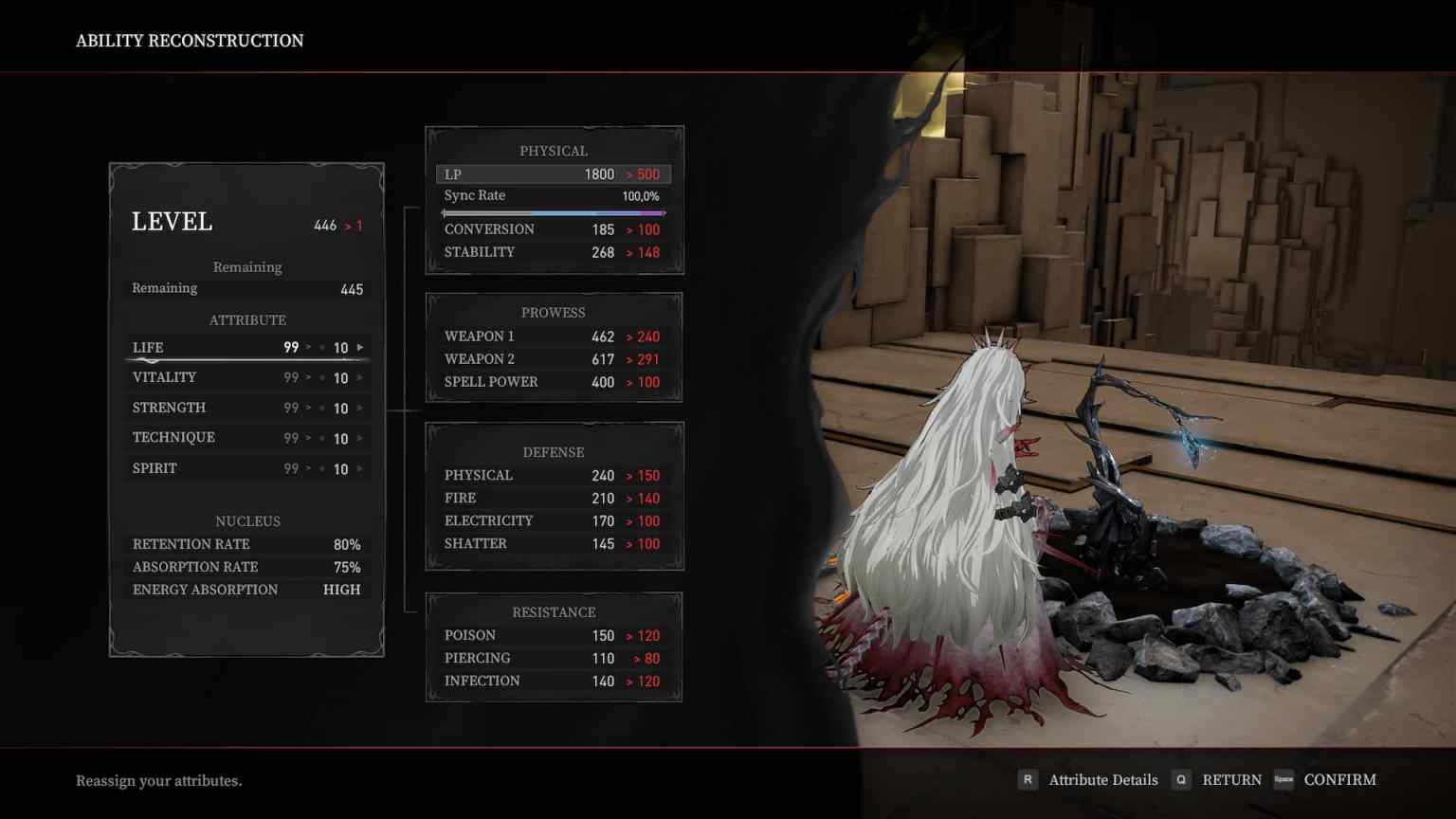1456x819 pixels.
Task: Click the PHYSICAL panel header
Action: click(555, 150)
